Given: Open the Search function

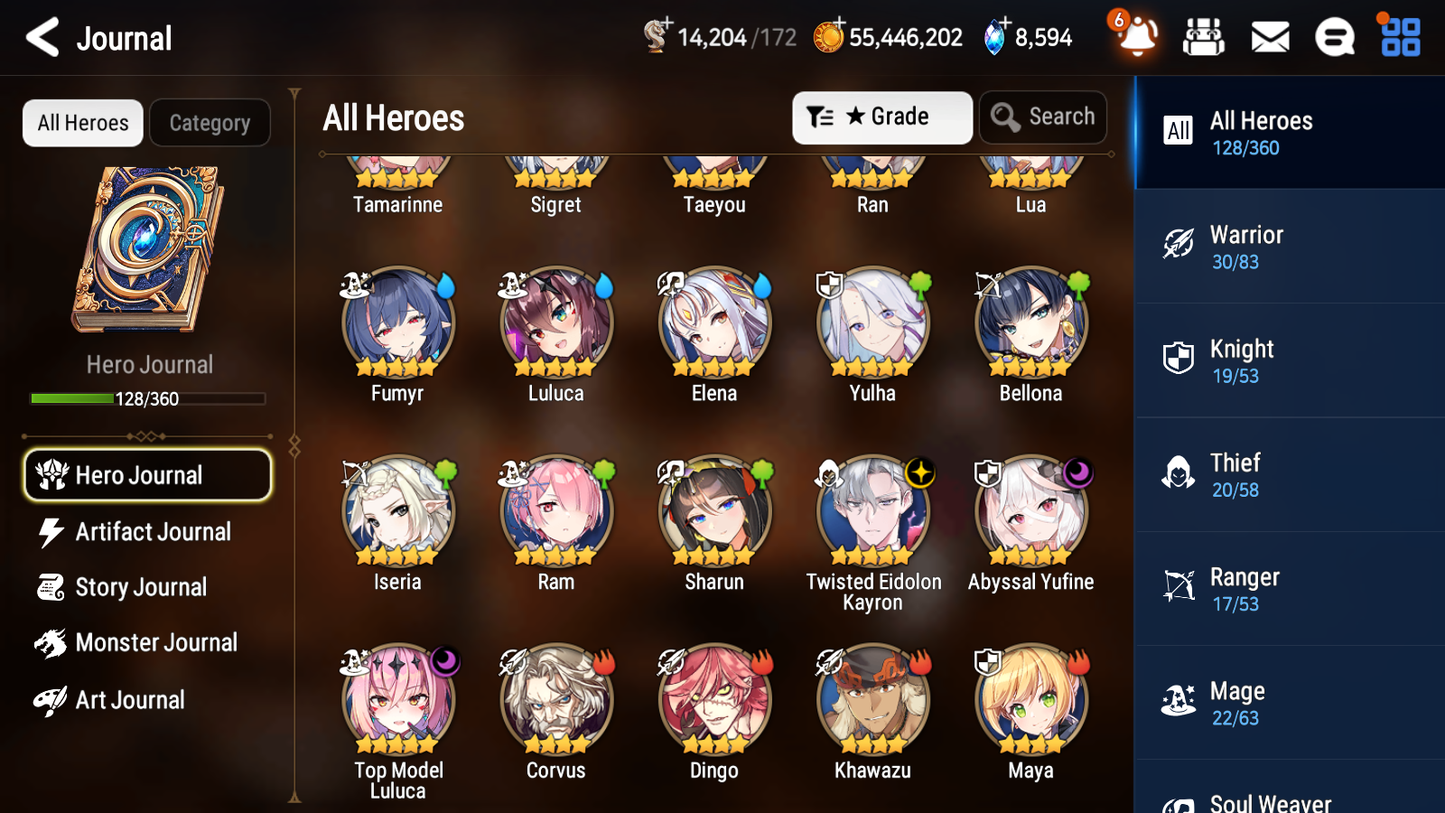Looking at the screenshot, I should [1043, 117].
